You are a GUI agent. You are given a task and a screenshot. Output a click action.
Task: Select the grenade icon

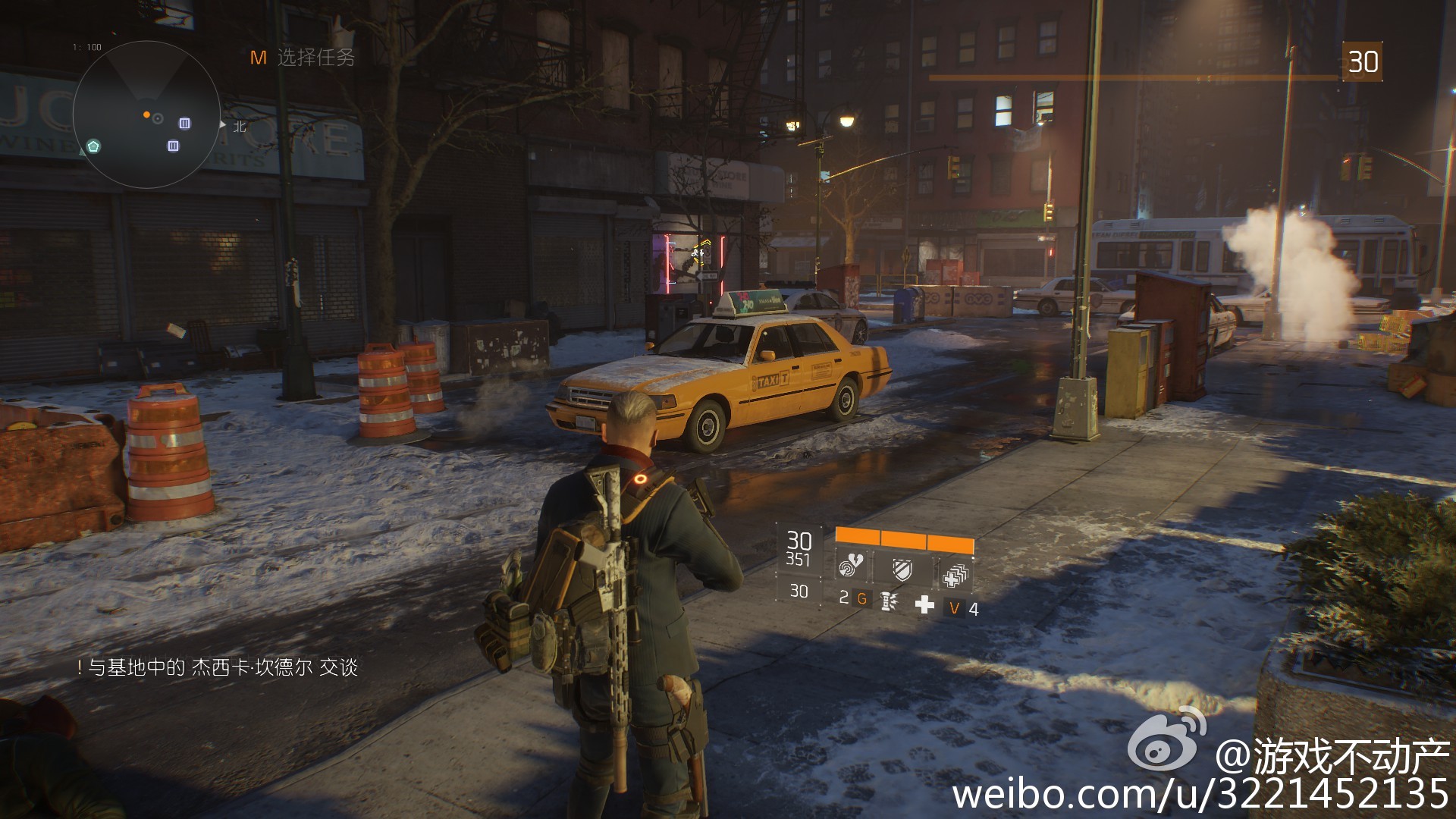(x=887, y=601)
